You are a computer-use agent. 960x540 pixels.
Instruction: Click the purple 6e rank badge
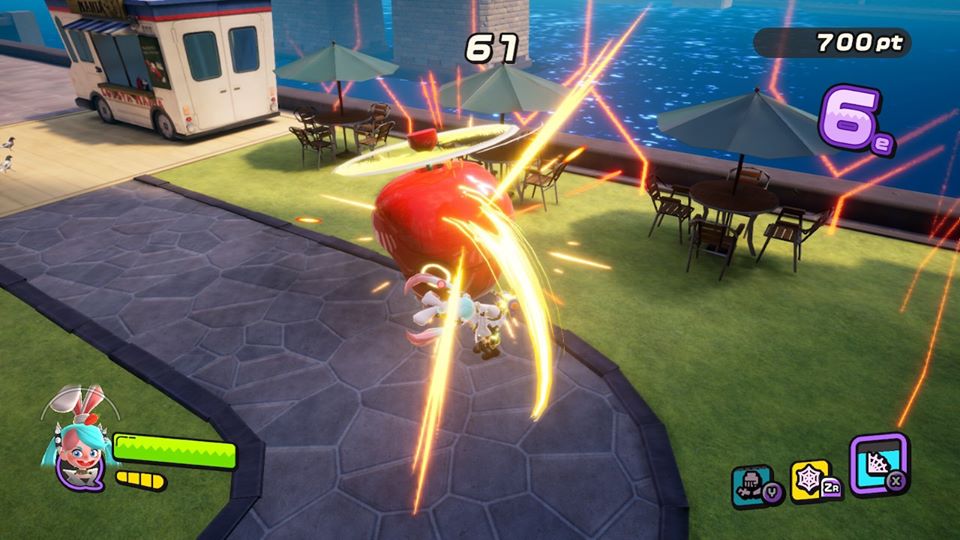point(853,120)
